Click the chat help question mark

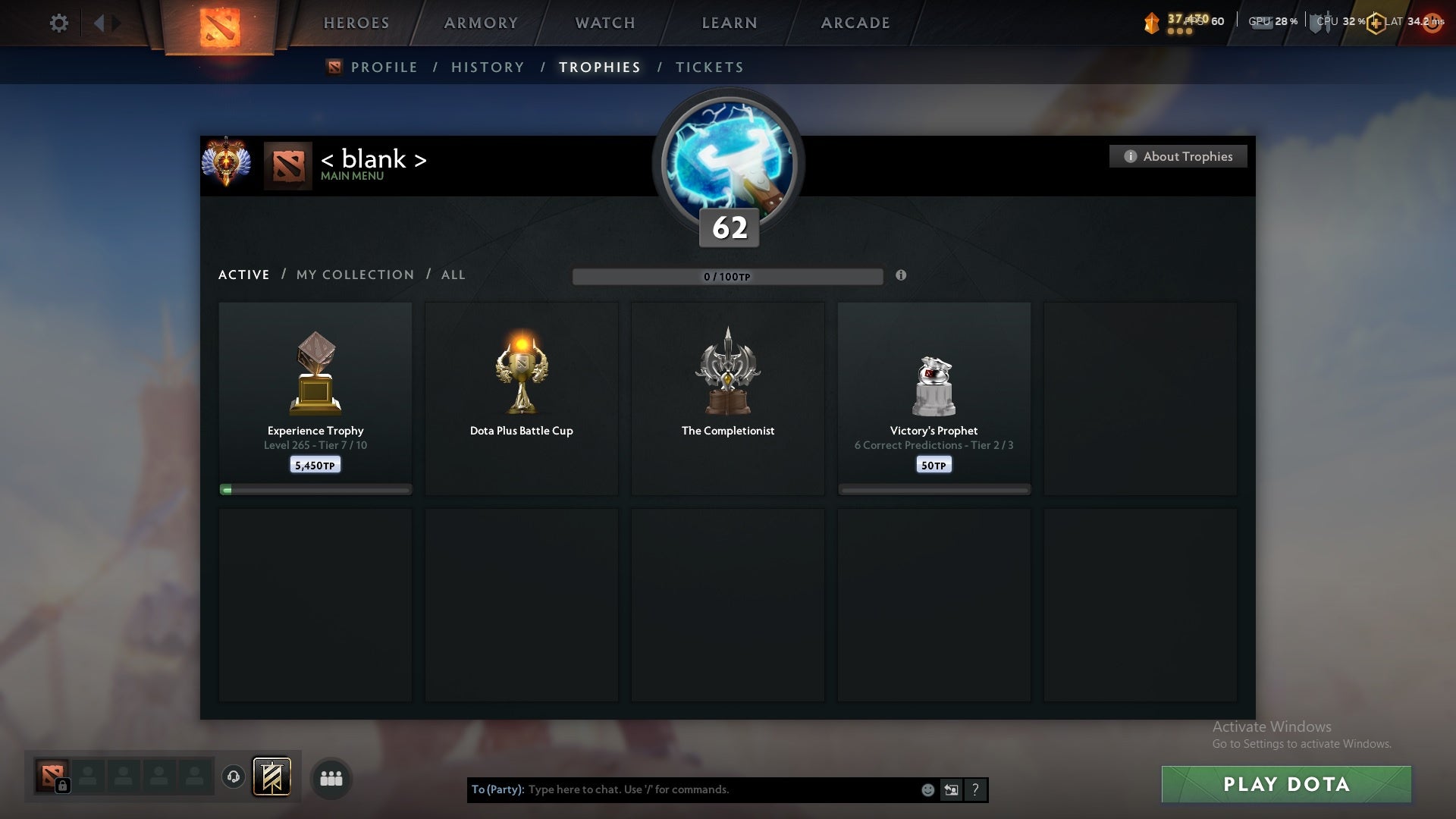point(976,789)
